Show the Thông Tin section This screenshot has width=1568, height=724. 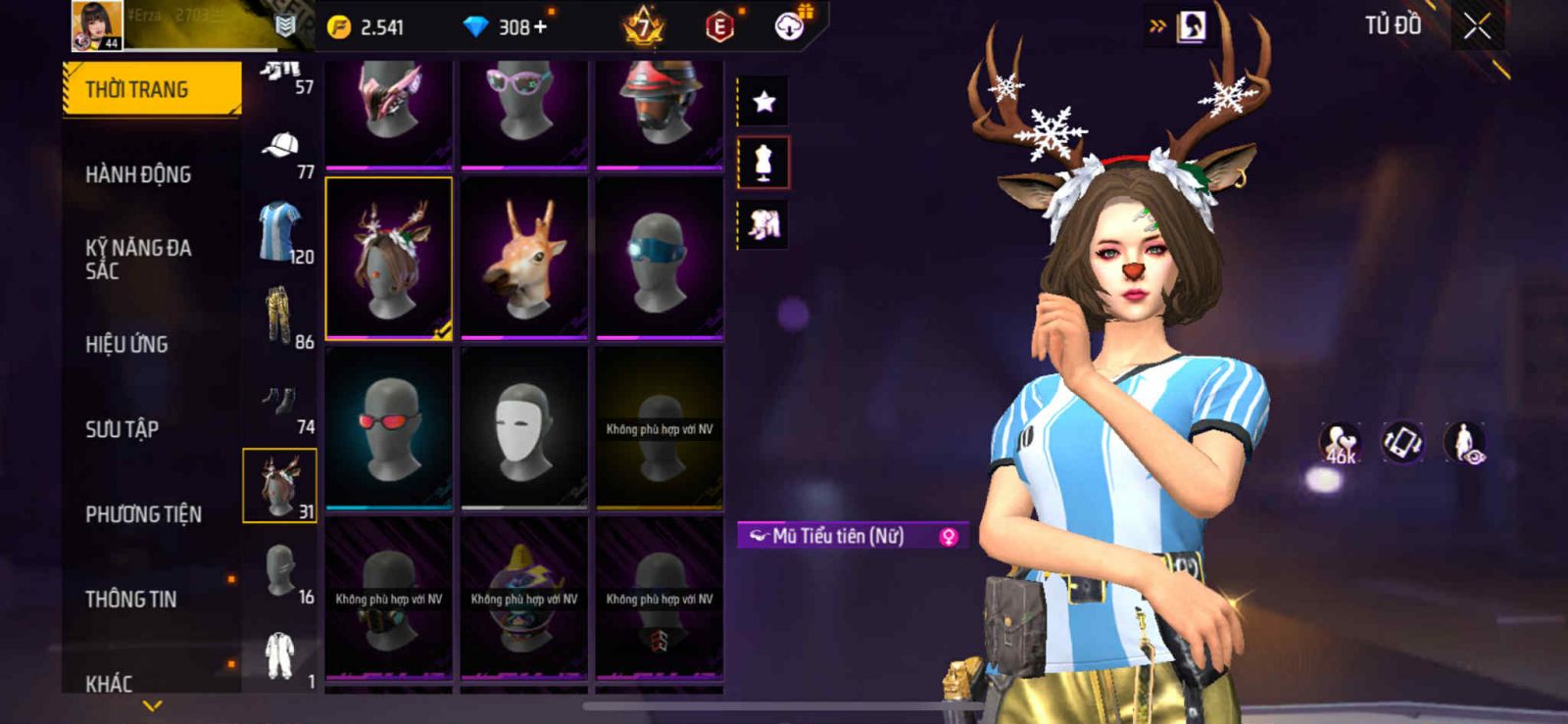(x=131, y=599)
